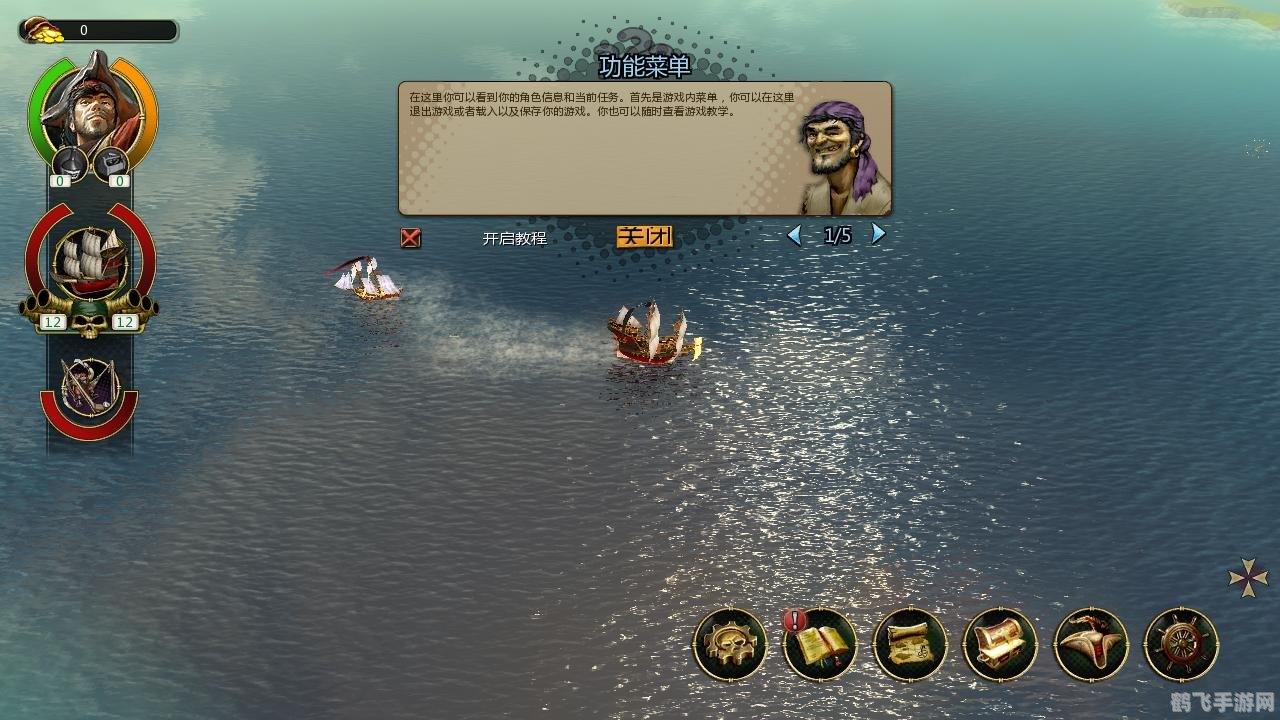Click the red X to dismiss tutorial checkbox

tap(410, 238)
